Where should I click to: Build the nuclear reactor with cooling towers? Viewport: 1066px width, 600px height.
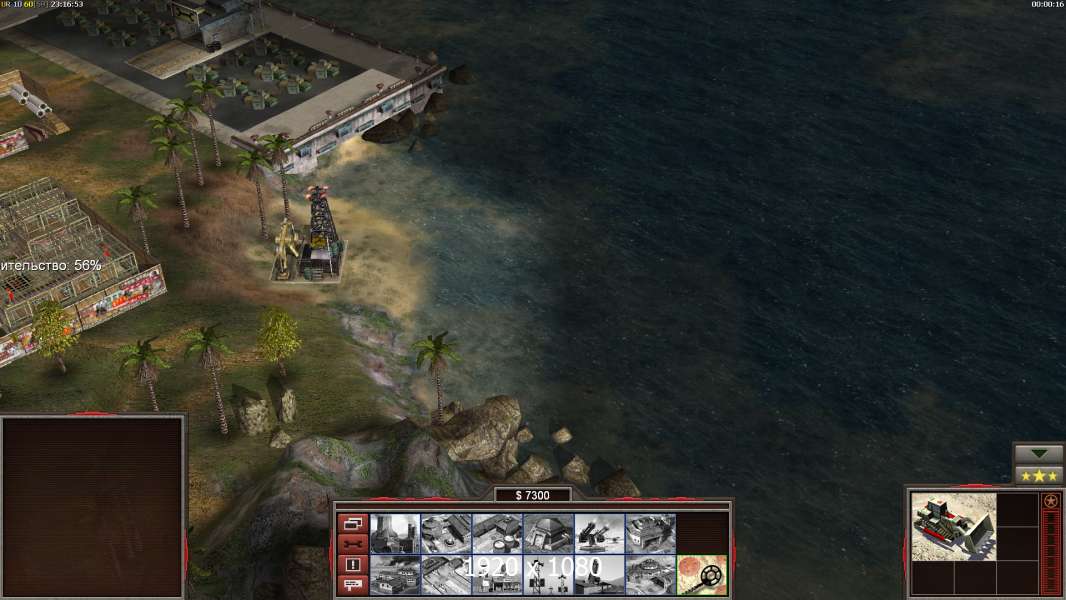click(395, 533)
